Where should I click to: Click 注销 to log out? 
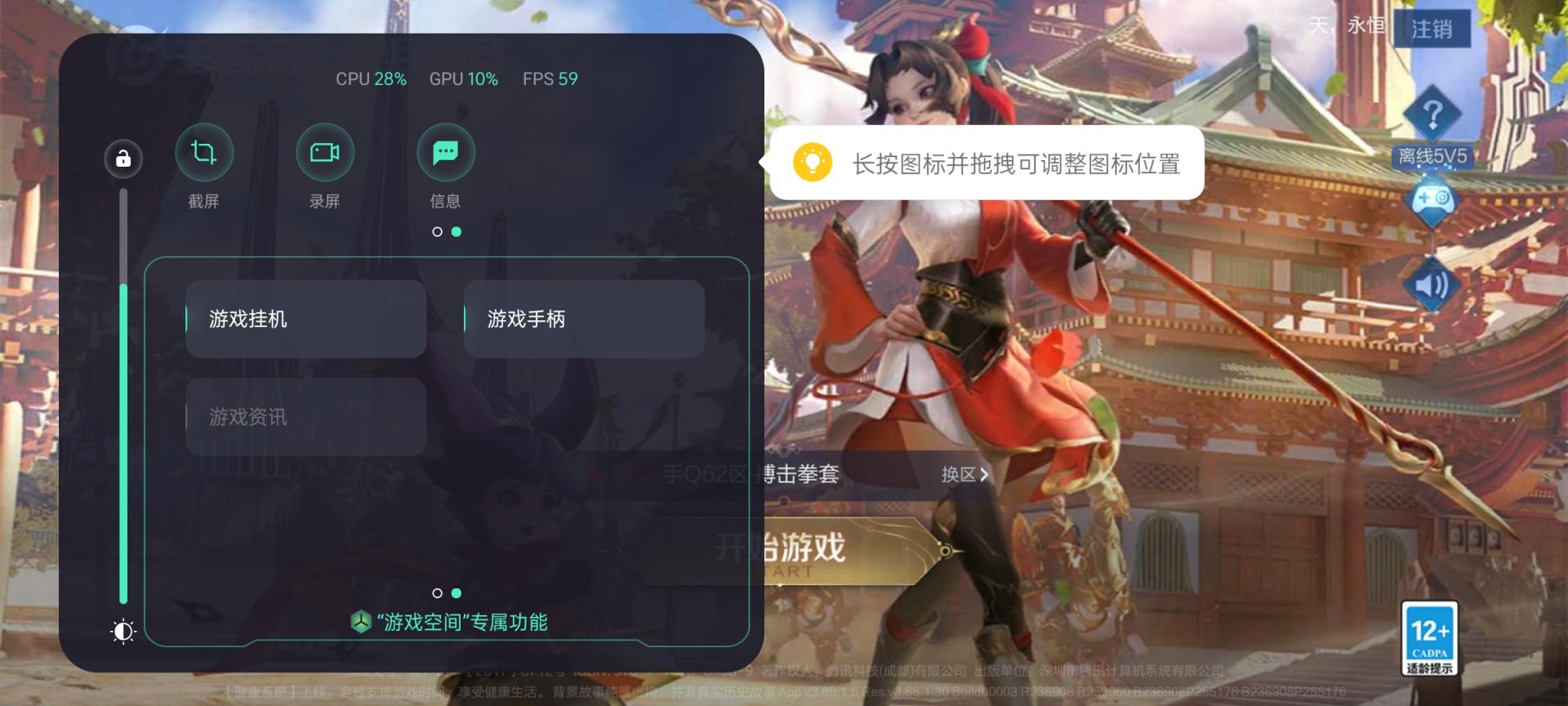tap(1432, 29)
